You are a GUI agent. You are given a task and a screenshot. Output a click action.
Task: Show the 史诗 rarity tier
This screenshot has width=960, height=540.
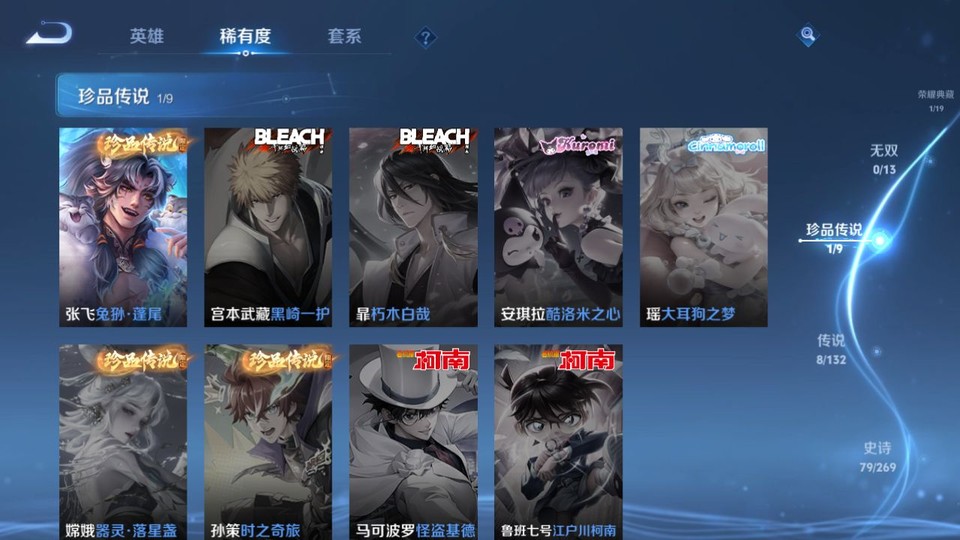[877, 457]
